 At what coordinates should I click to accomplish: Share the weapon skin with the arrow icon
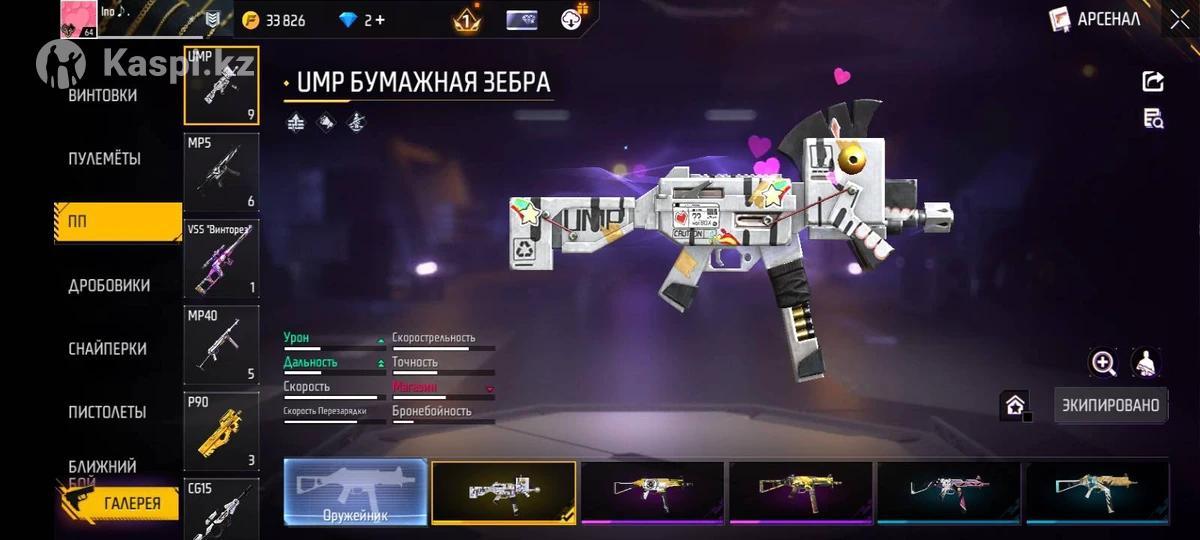click(x=1153, y=82)
